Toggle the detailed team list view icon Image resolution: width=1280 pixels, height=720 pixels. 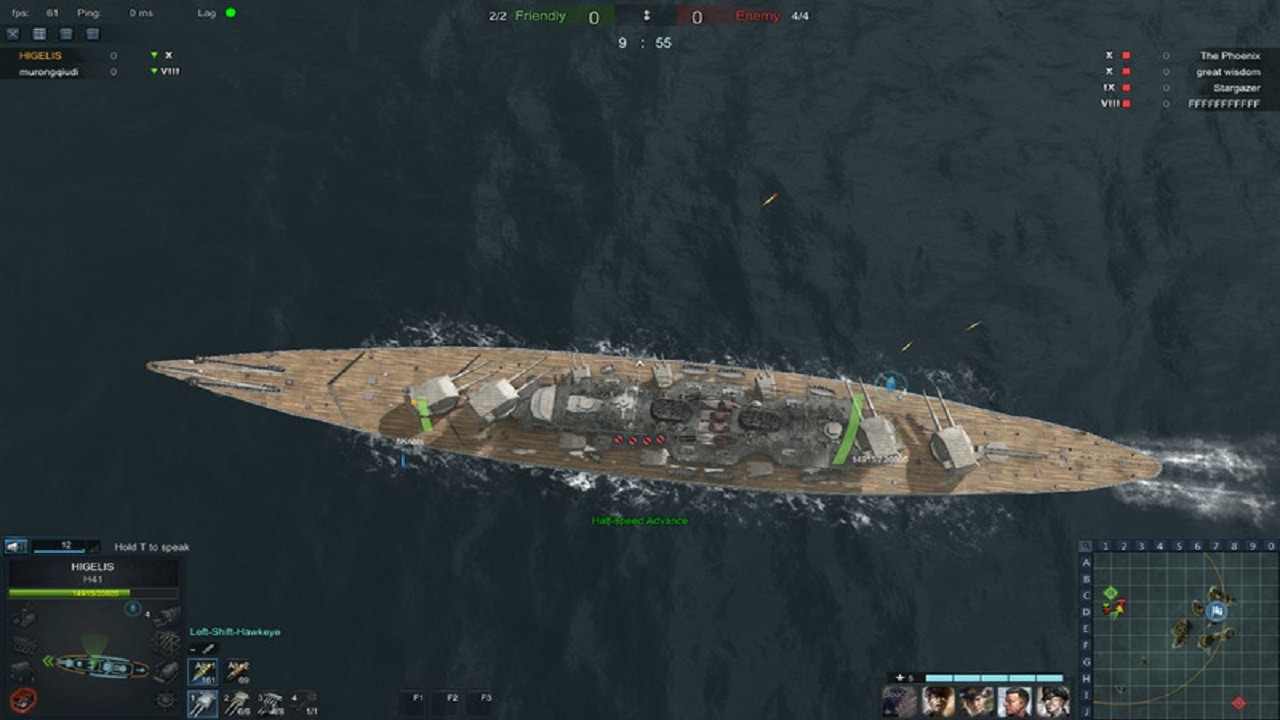click(40, 33)
